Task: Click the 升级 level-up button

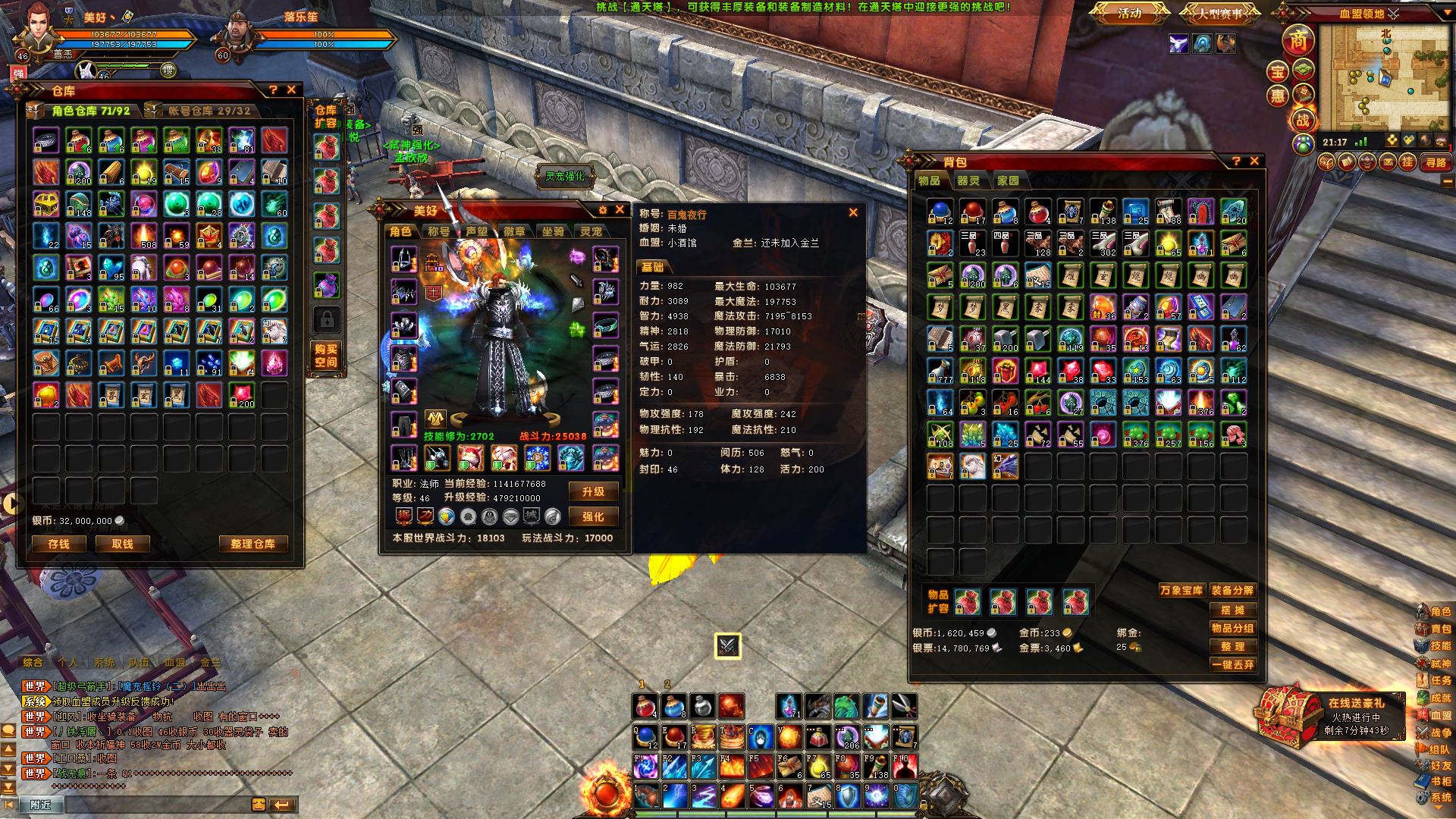Action: 593,492
